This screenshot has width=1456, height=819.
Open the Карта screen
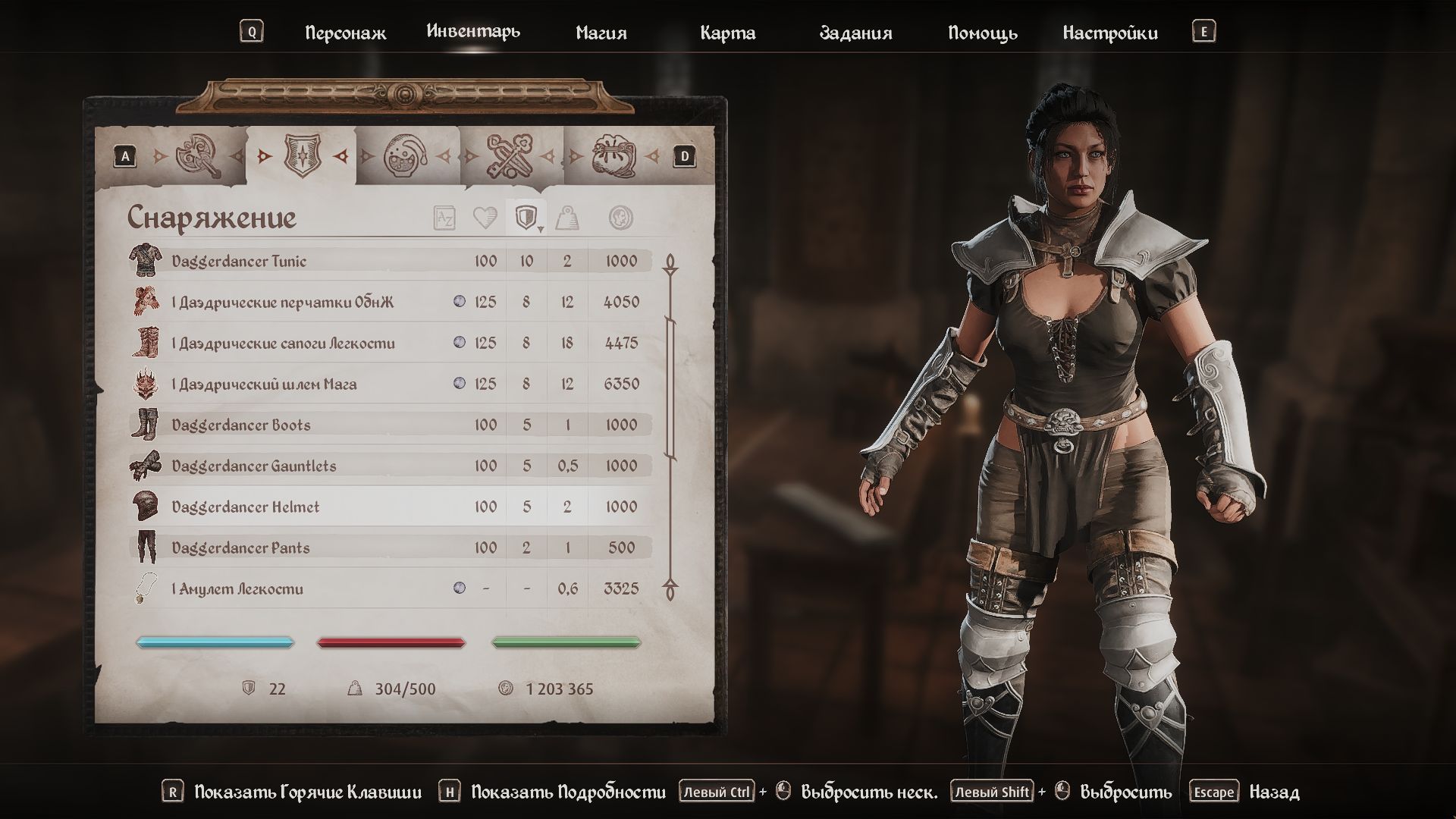(x=727, y=33)
